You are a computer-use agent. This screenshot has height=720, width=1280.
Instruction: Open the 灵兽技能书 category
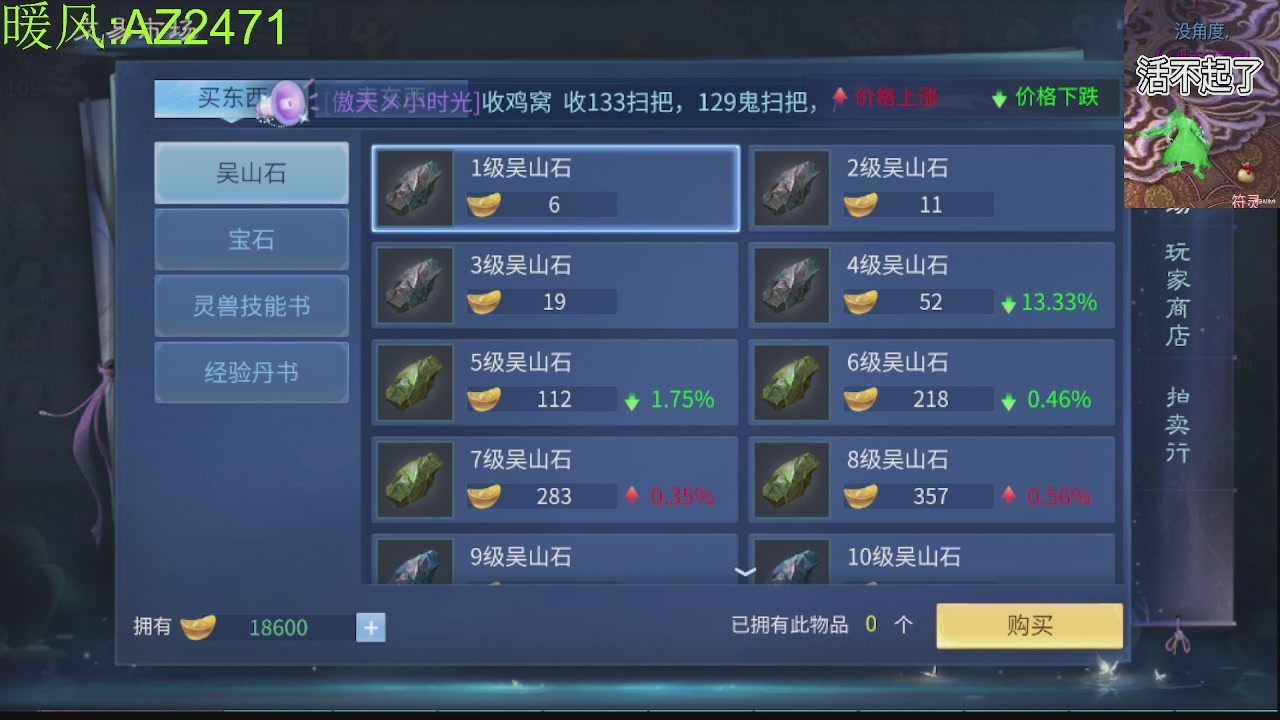251,306
